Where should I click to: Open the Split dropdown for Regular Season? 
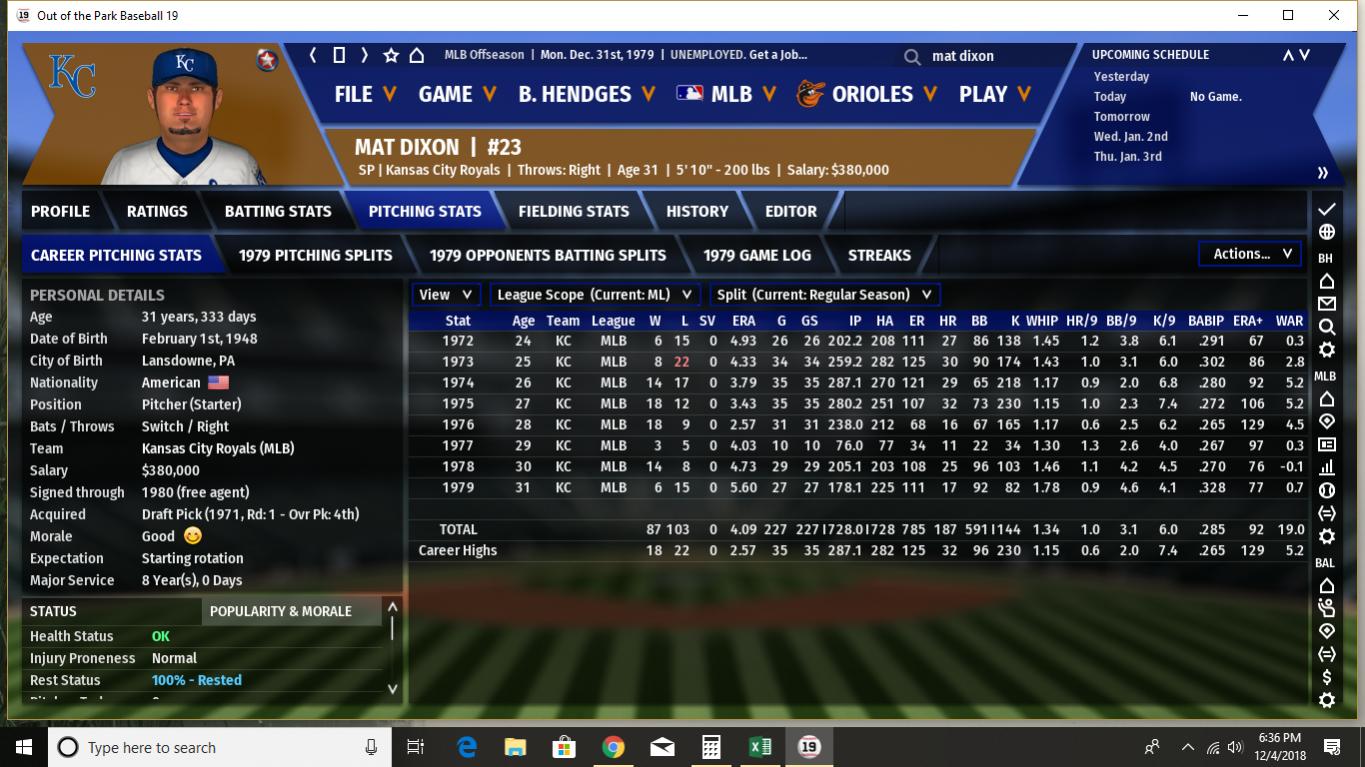pos(825,295)
